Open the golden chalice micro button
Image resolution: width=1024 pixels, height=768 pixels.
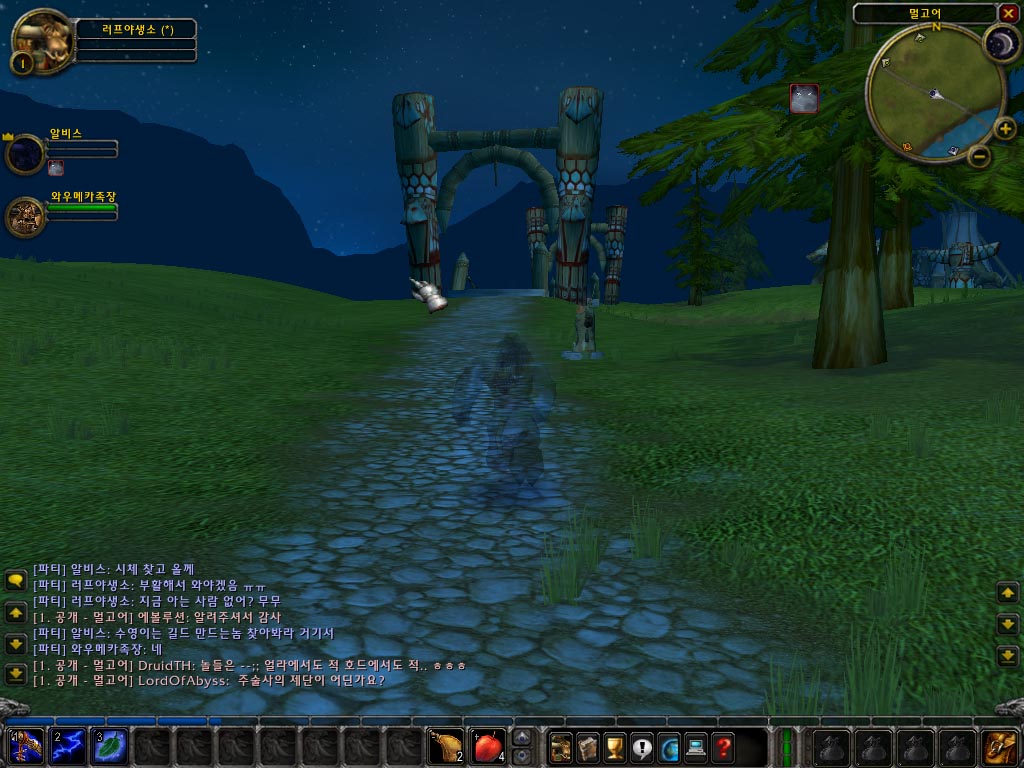(615, 748)
